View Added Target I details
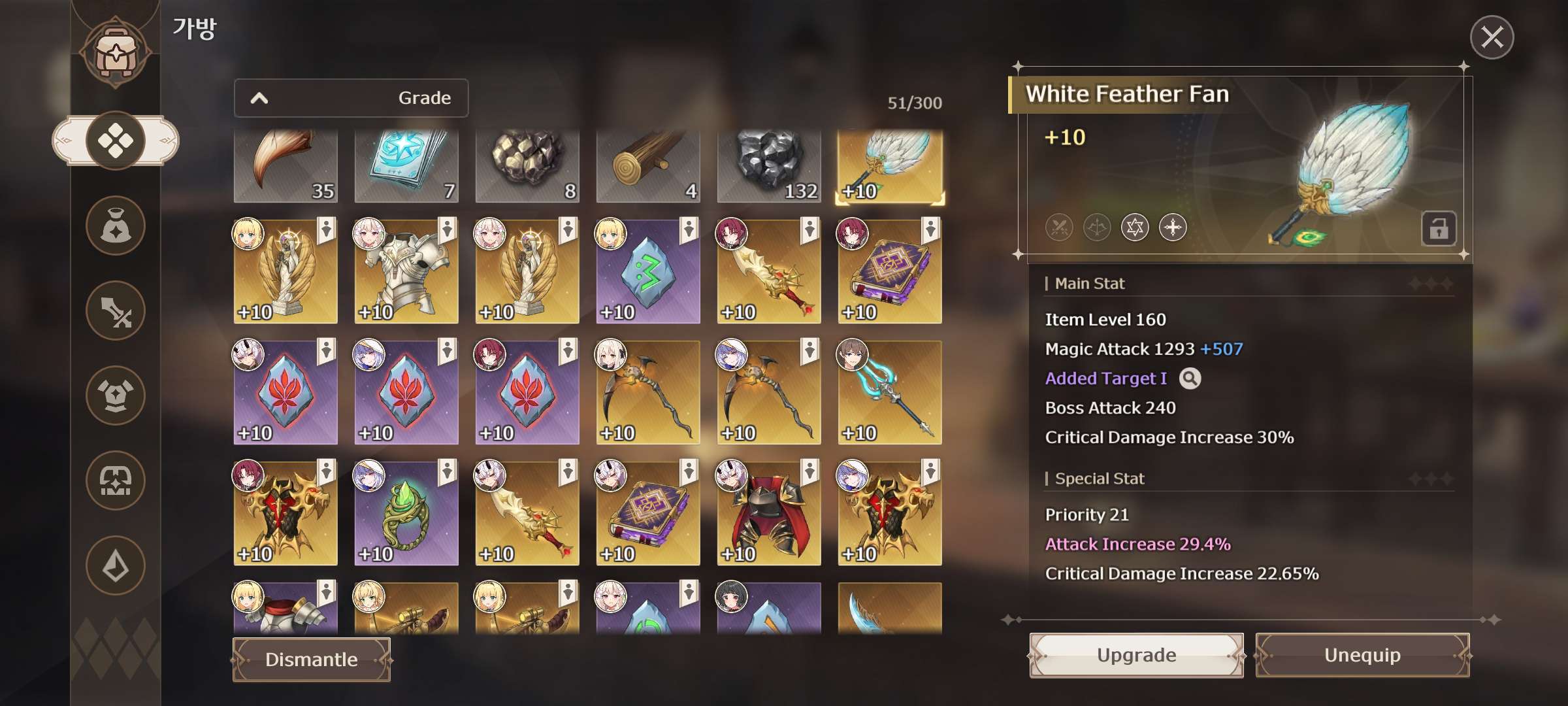The image size is (1568, 706). [x=1190, y=378]
